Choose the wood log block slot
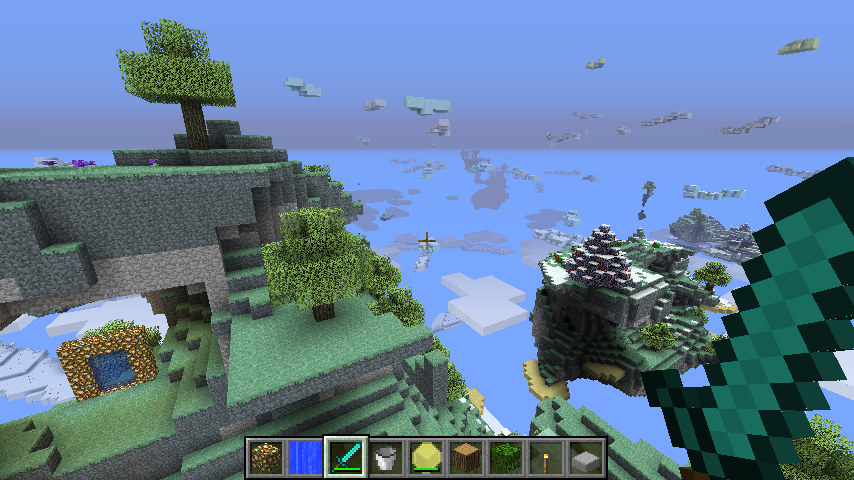854x480 pixels. tap(466, 458)
